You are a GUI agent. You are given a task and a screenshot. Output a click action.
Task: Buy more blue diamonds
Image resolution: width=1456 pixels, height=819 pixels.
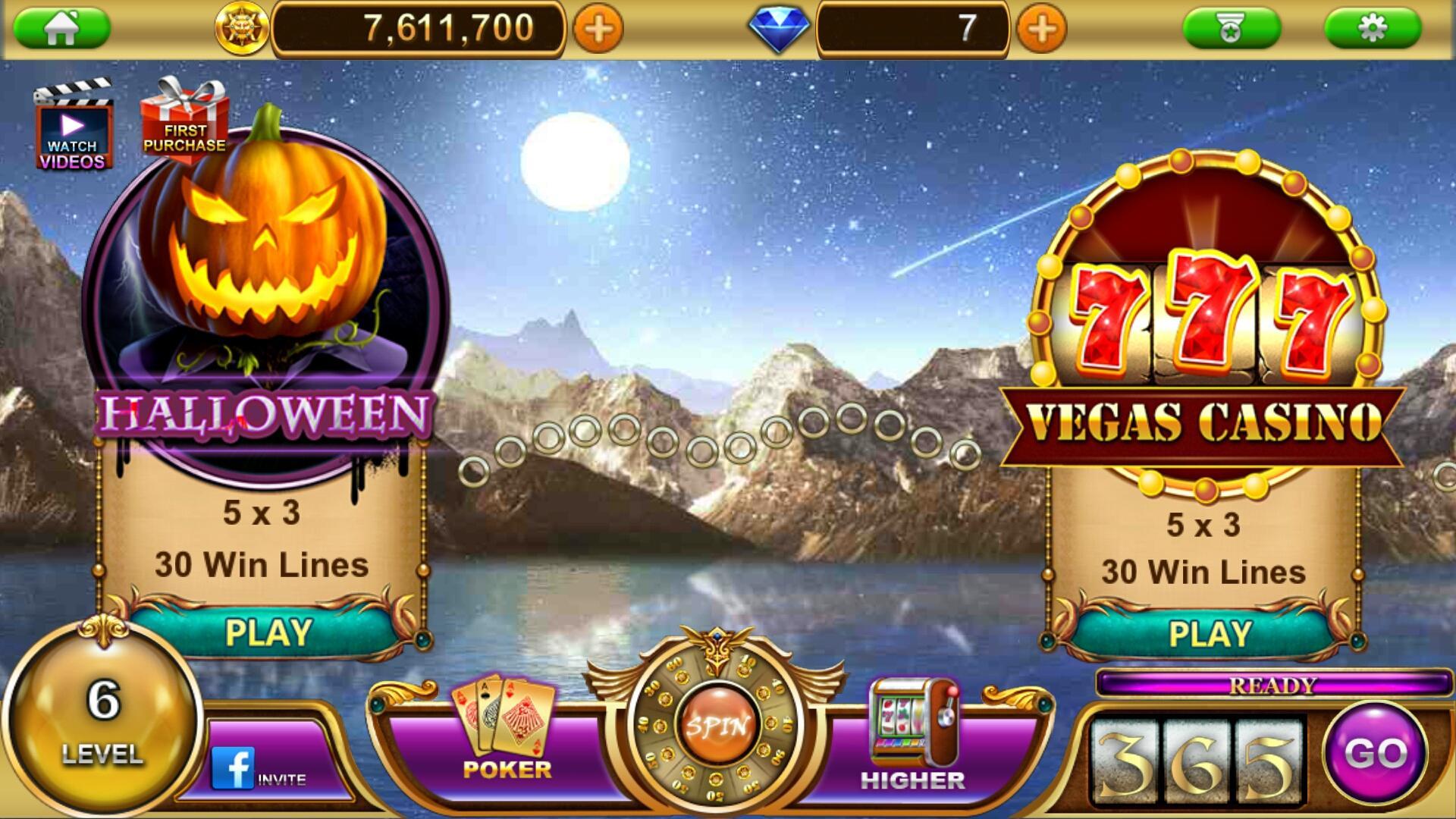pyautogui.click(x=1042, y=30)
